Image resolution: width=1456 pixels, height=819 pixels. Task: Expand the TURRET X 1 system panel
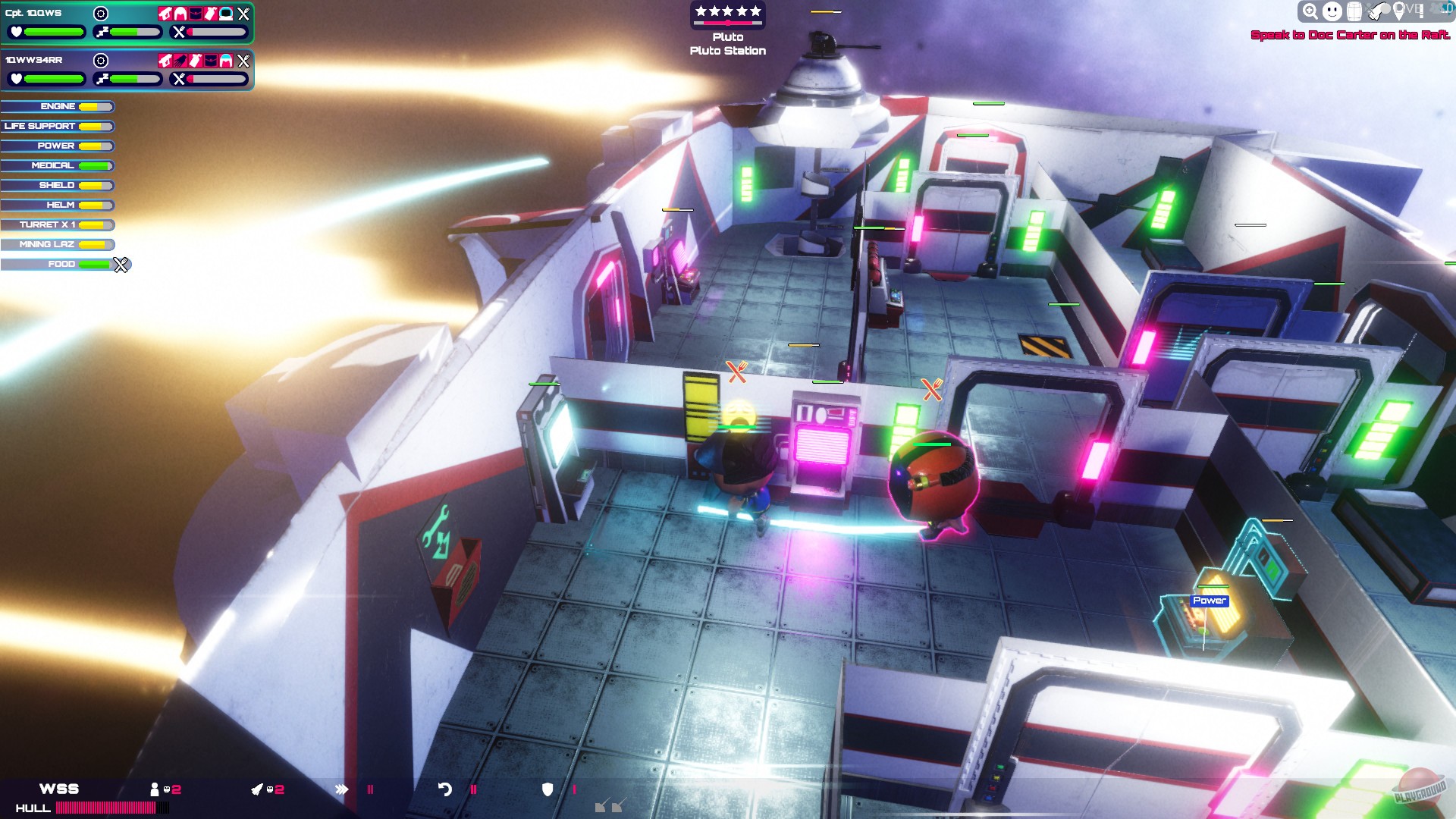point(57,224)
